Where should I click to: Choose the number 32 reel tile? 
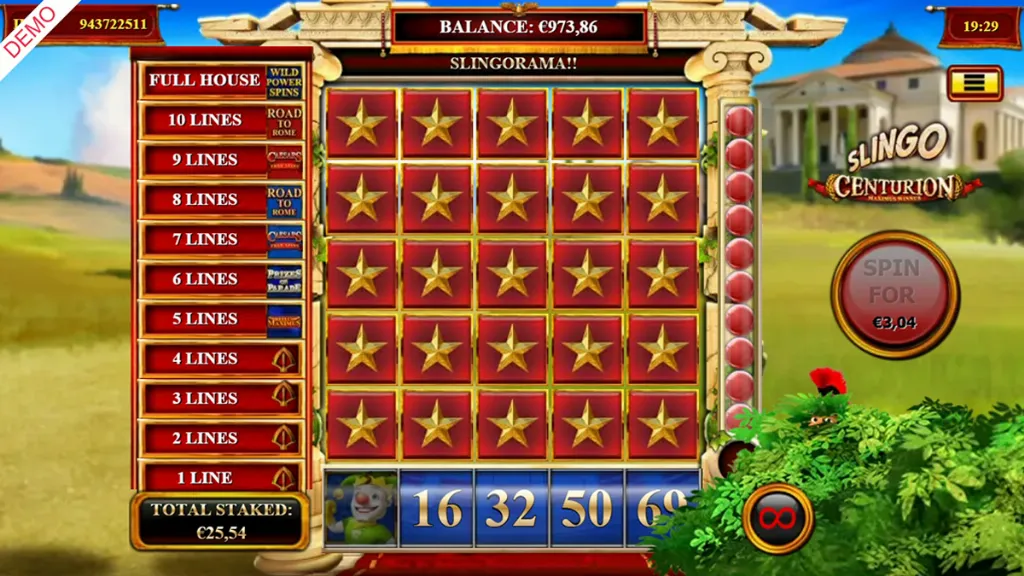pyautogui.click(x=512, y=509)
